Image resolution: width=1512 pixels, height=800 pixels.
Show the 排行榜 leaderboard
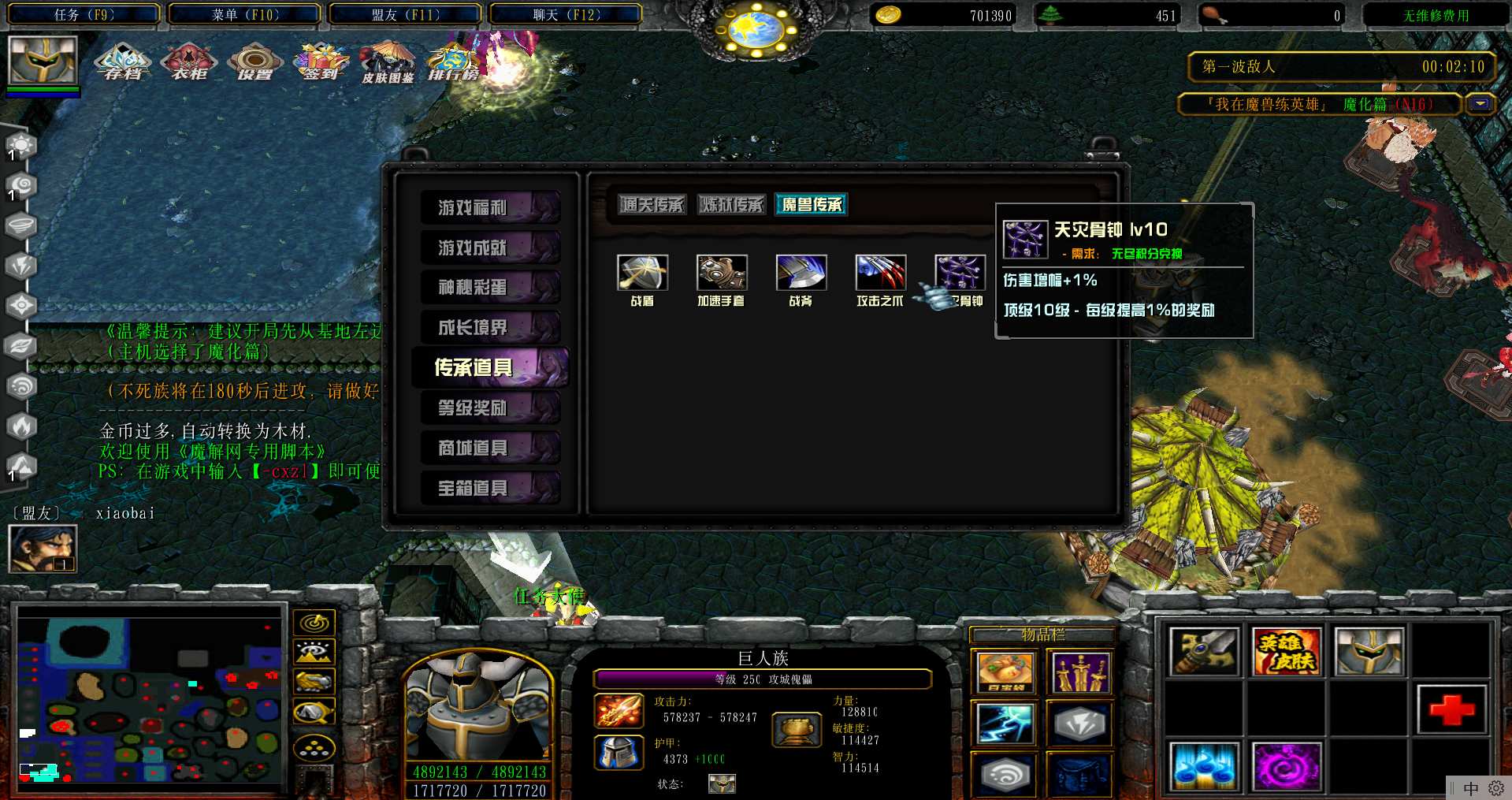point(453,61)
